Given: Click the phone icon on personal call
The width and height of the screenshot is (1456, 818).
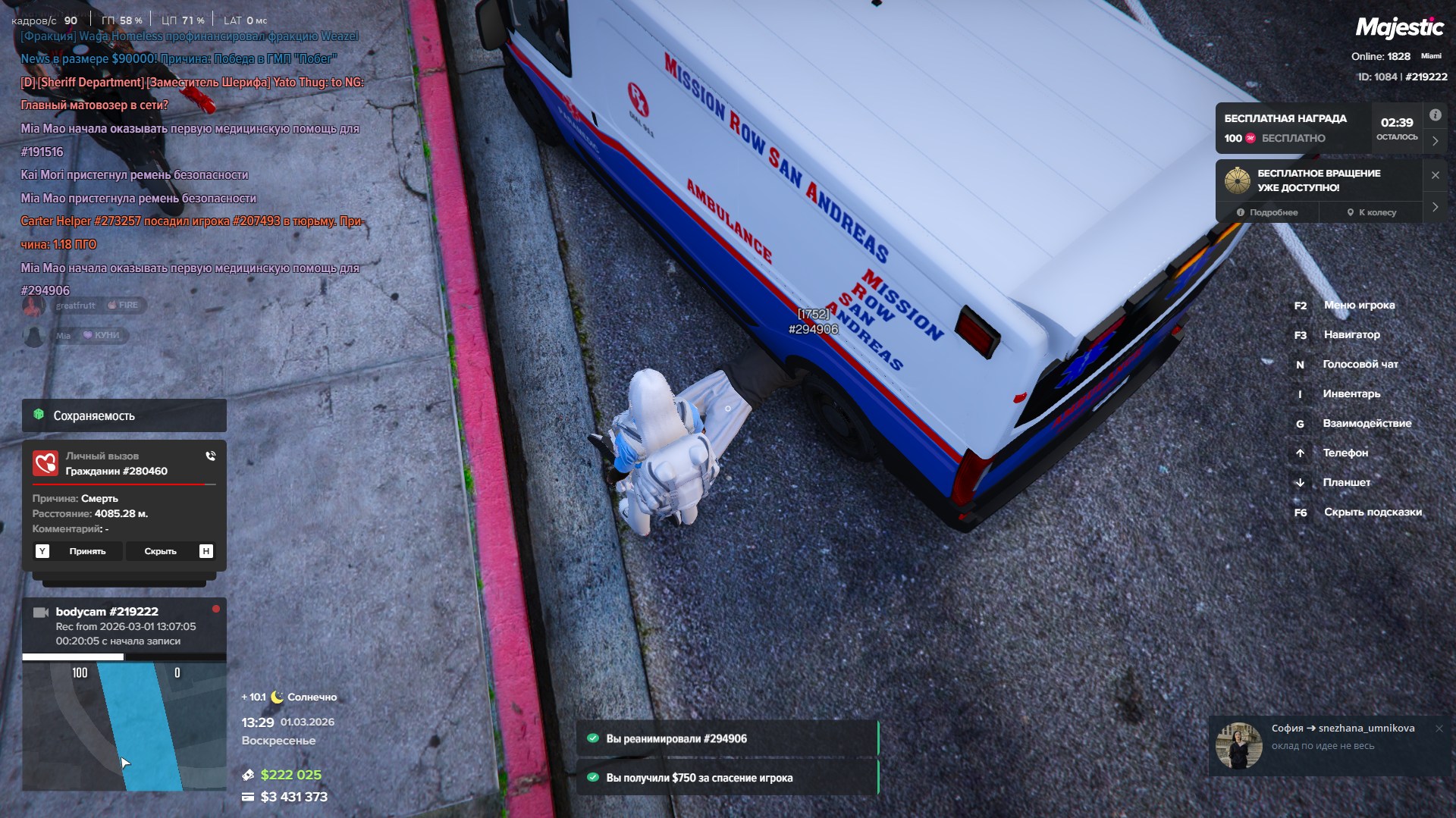Looking at the screenshot, I should (210, 456).
